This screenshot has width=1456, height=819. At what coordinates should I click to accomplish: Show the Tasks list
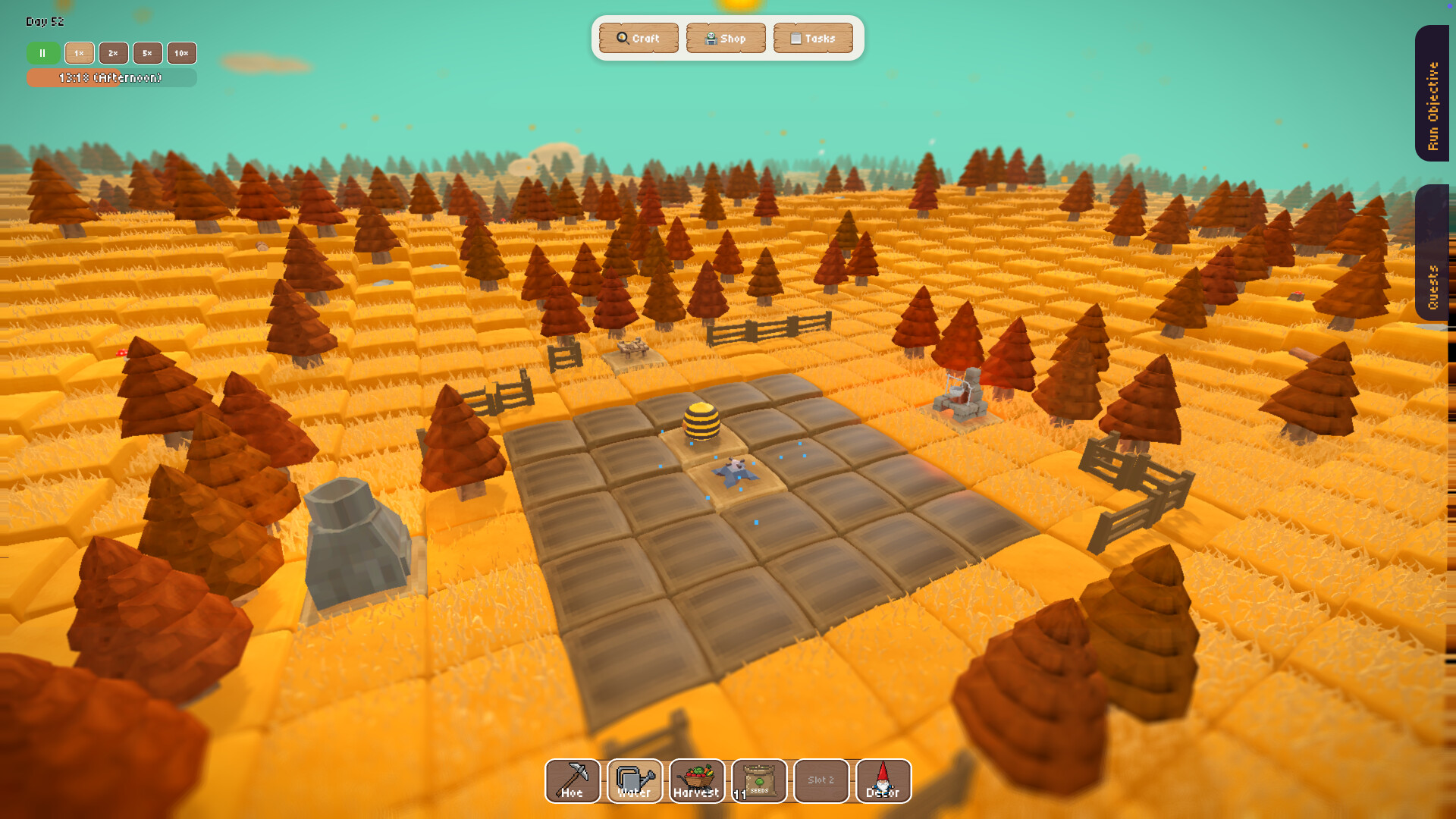813,38
